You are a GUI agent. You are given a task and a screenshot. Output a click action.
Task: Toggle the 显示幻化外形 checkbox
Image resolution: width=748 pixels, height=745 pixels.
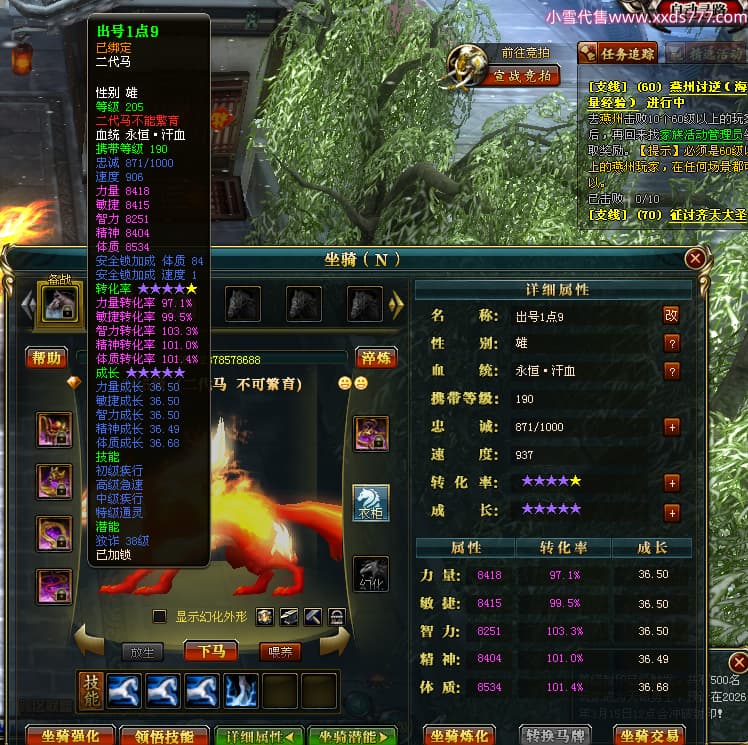point(159,616)
